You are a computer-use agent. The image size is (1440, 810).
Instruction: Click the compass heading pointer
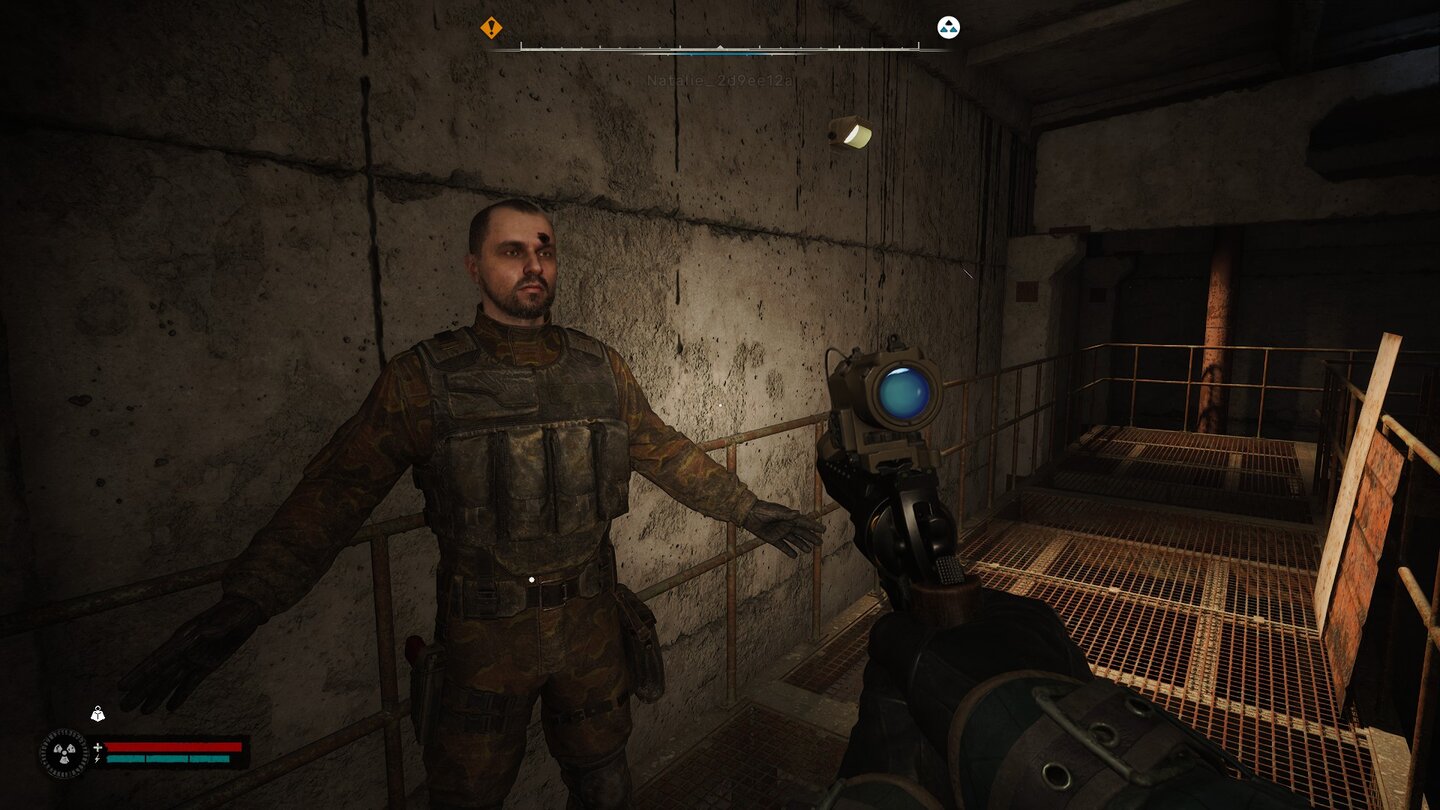click(720, 45)
